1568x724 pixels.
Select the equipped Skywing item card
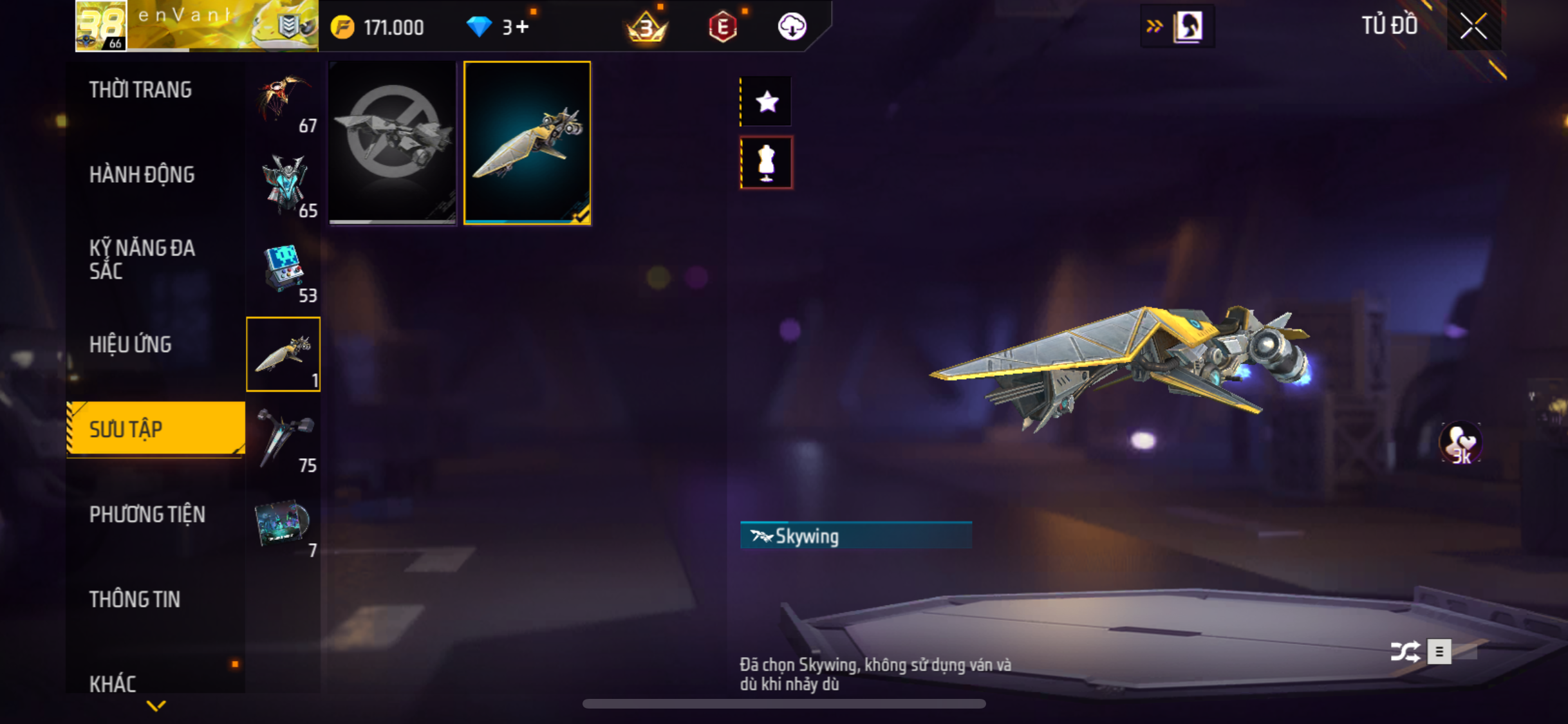coord(527,143)
